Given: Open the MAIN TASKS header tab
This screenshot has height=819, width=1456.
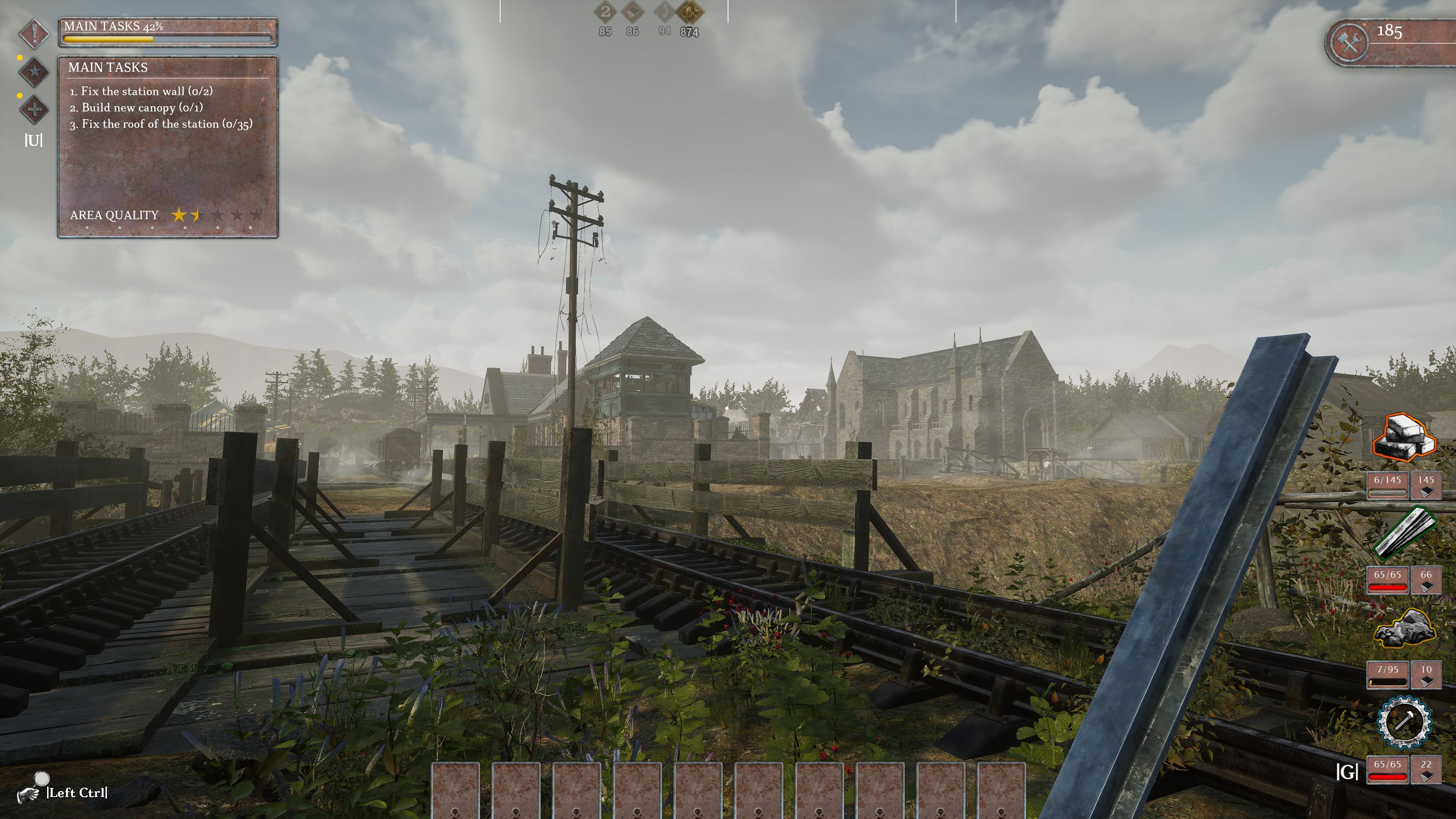Looking at the screenshot, I should click(x=107, y=68).
